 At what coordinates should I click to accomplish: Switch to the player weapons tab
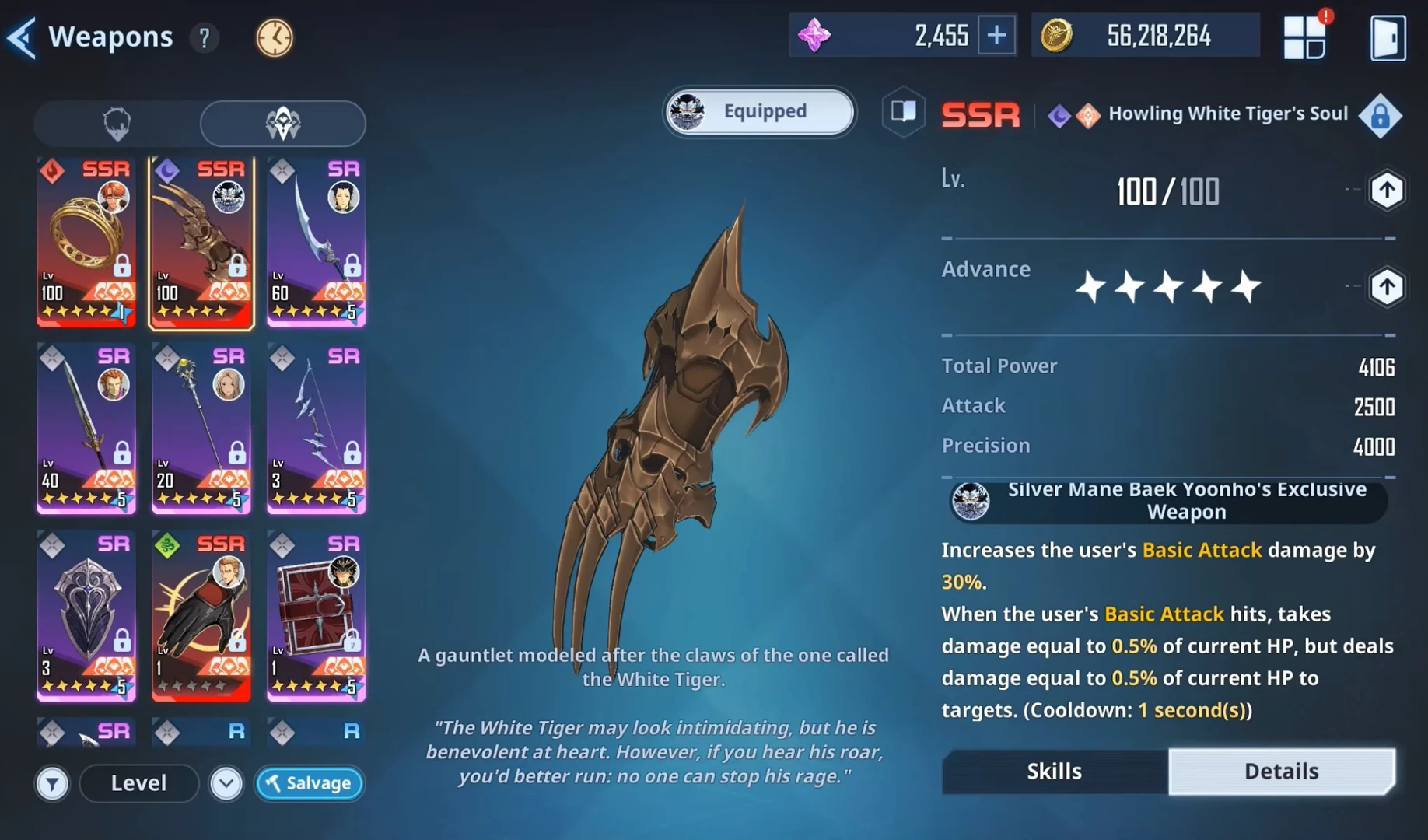[x=117, y=124]
